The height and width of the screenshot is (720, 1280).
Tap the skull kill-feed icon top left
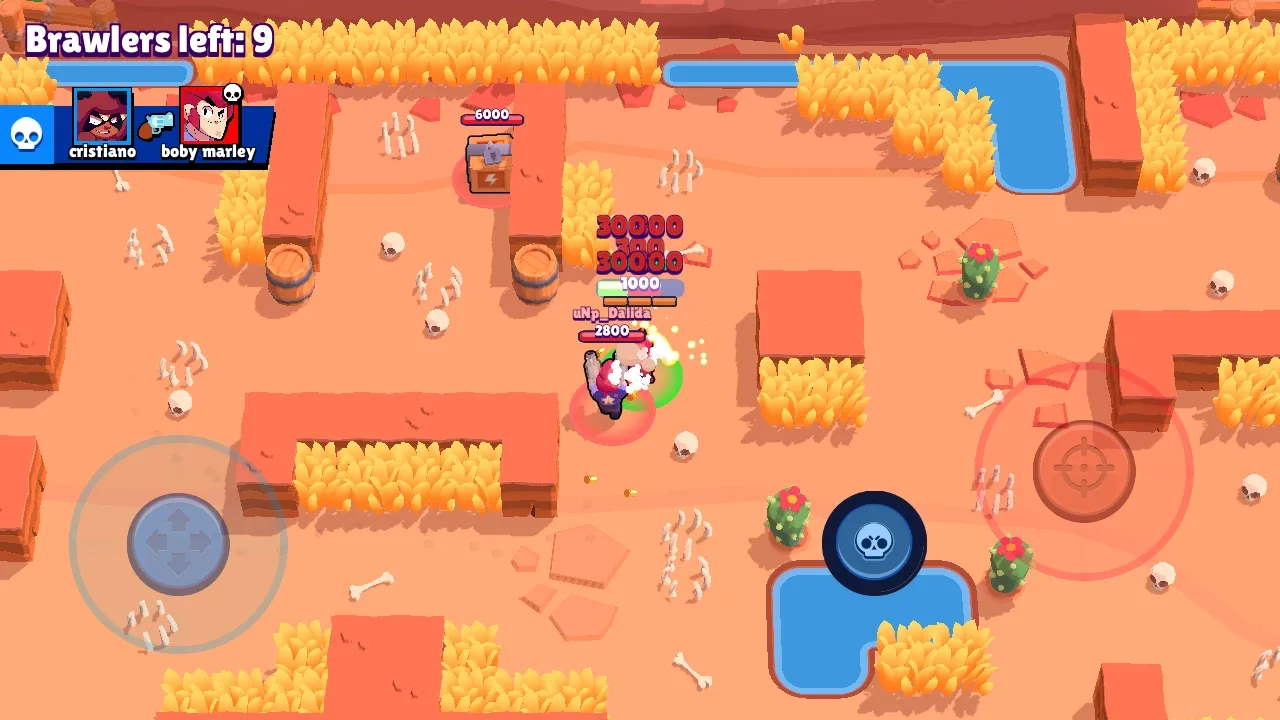tap(26, 131)
